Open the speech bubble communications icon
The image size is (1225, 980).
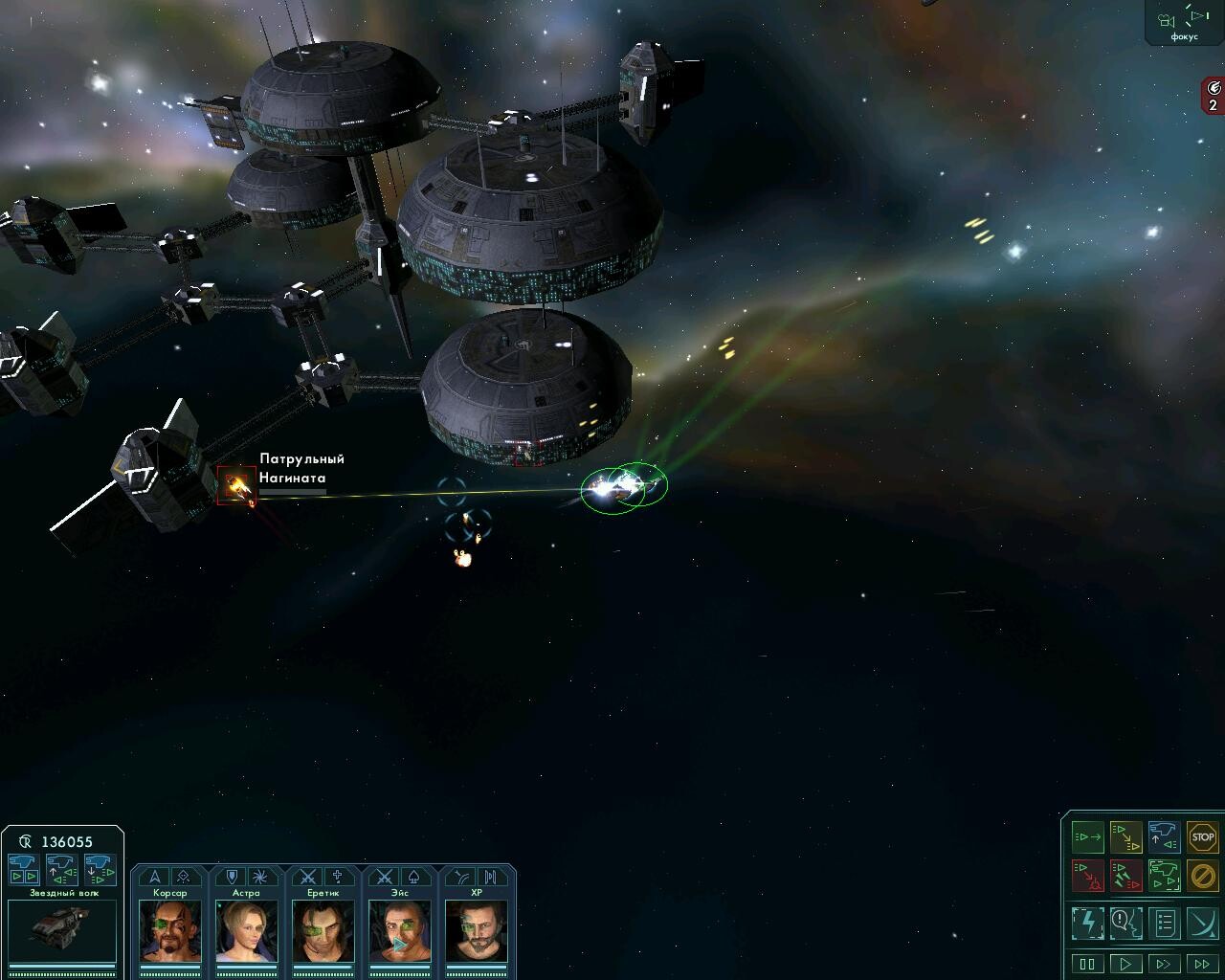(1125, 924)
